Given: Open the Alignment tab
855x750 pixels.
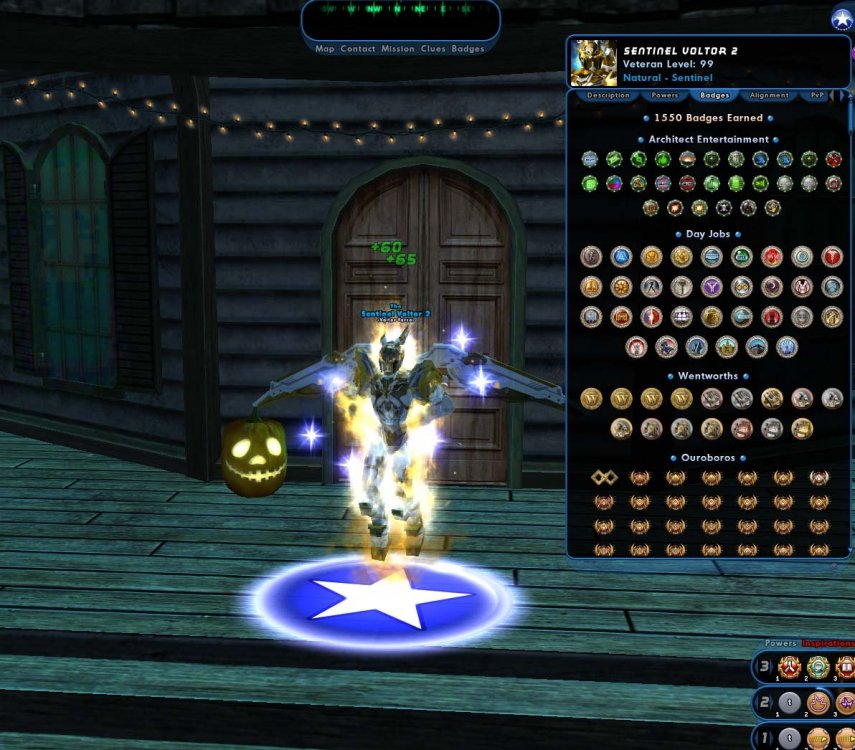Looking at the screenshot, I should [x=769, y=96].
